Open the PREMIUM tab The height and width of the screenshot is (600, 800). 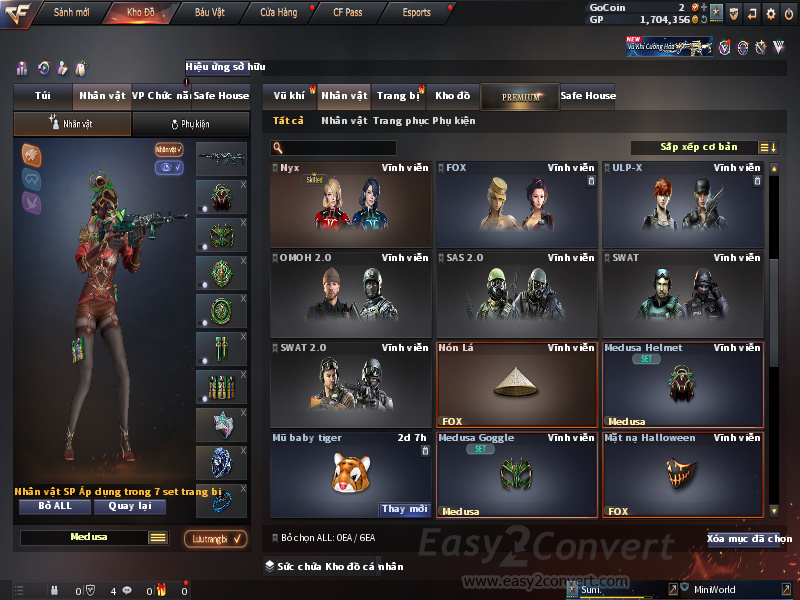521,97
